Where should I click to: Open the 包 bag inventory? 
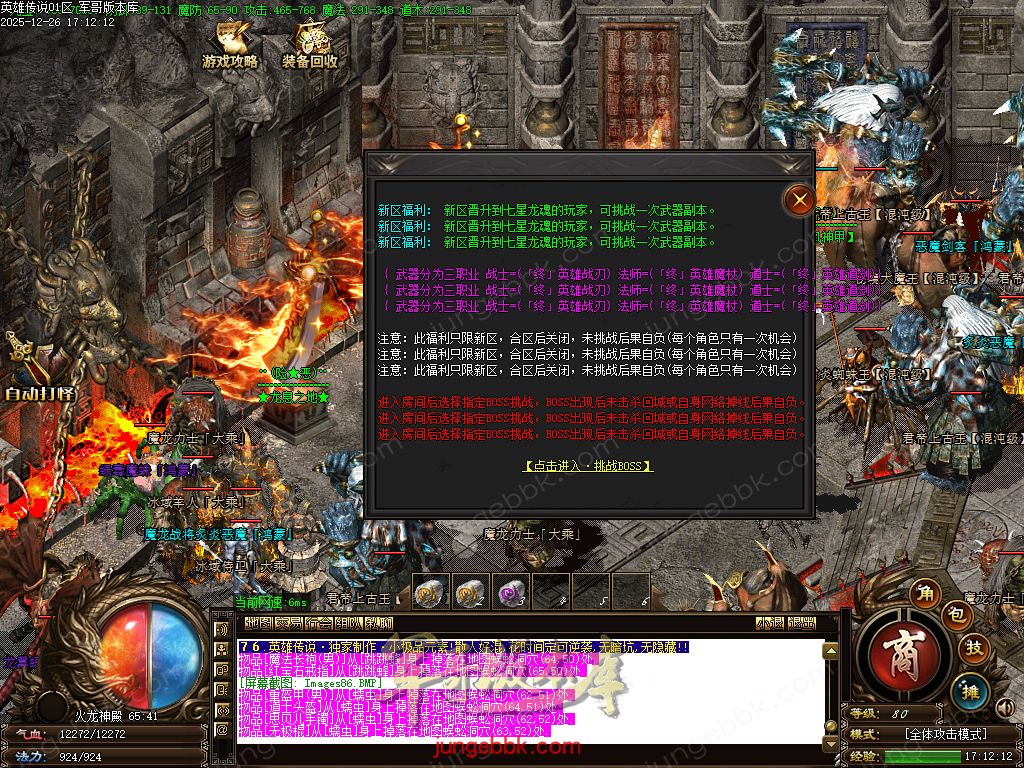(x=957, y=616)
